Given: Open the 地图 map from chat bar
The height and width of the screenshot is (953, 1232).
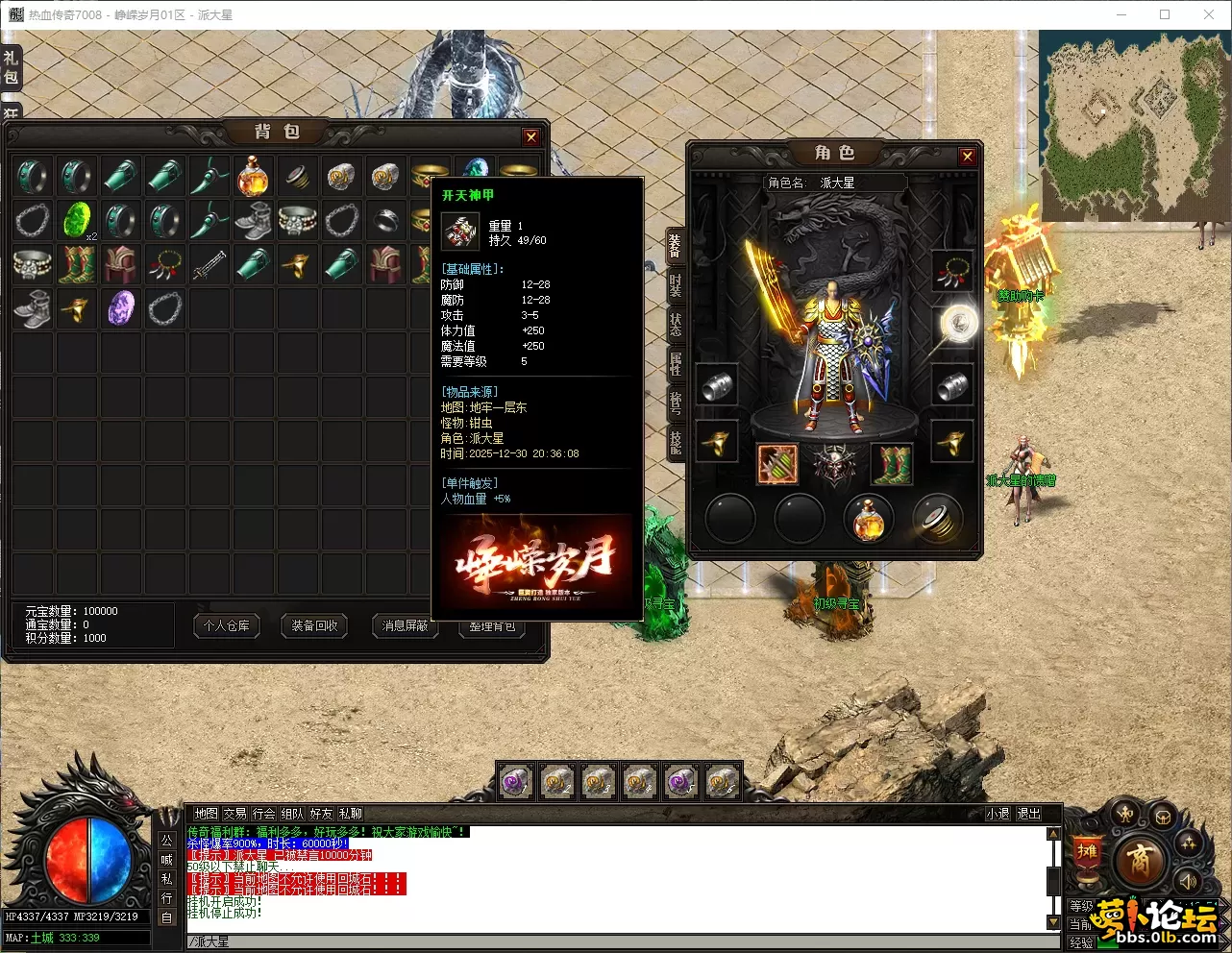Looking at the screenshot, I should 206,814.
